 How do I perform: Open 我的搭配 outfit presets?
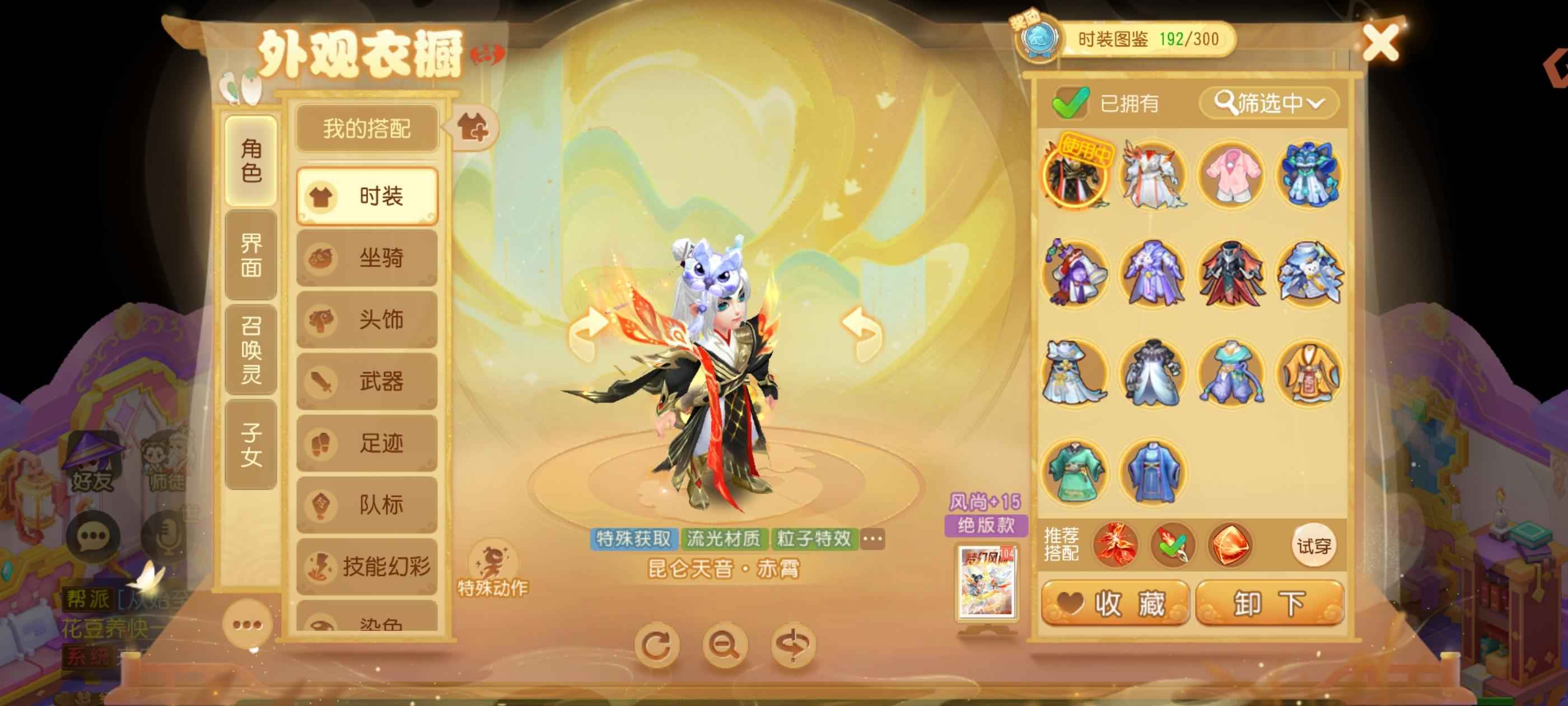[x=366, y=128]
